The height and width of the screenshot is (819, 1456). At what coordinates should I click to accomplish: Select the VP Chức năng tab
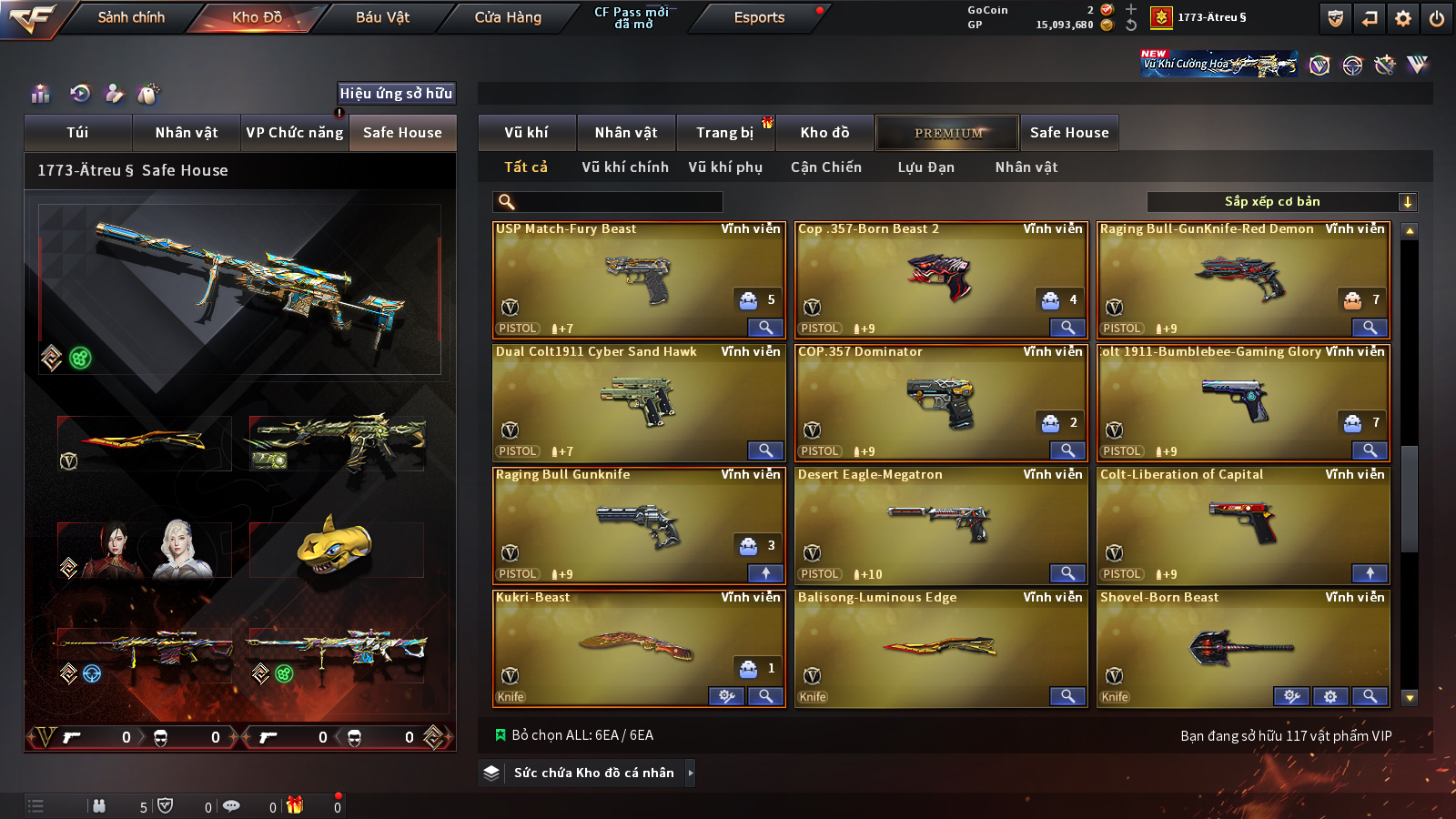click(x=295, y=133)
